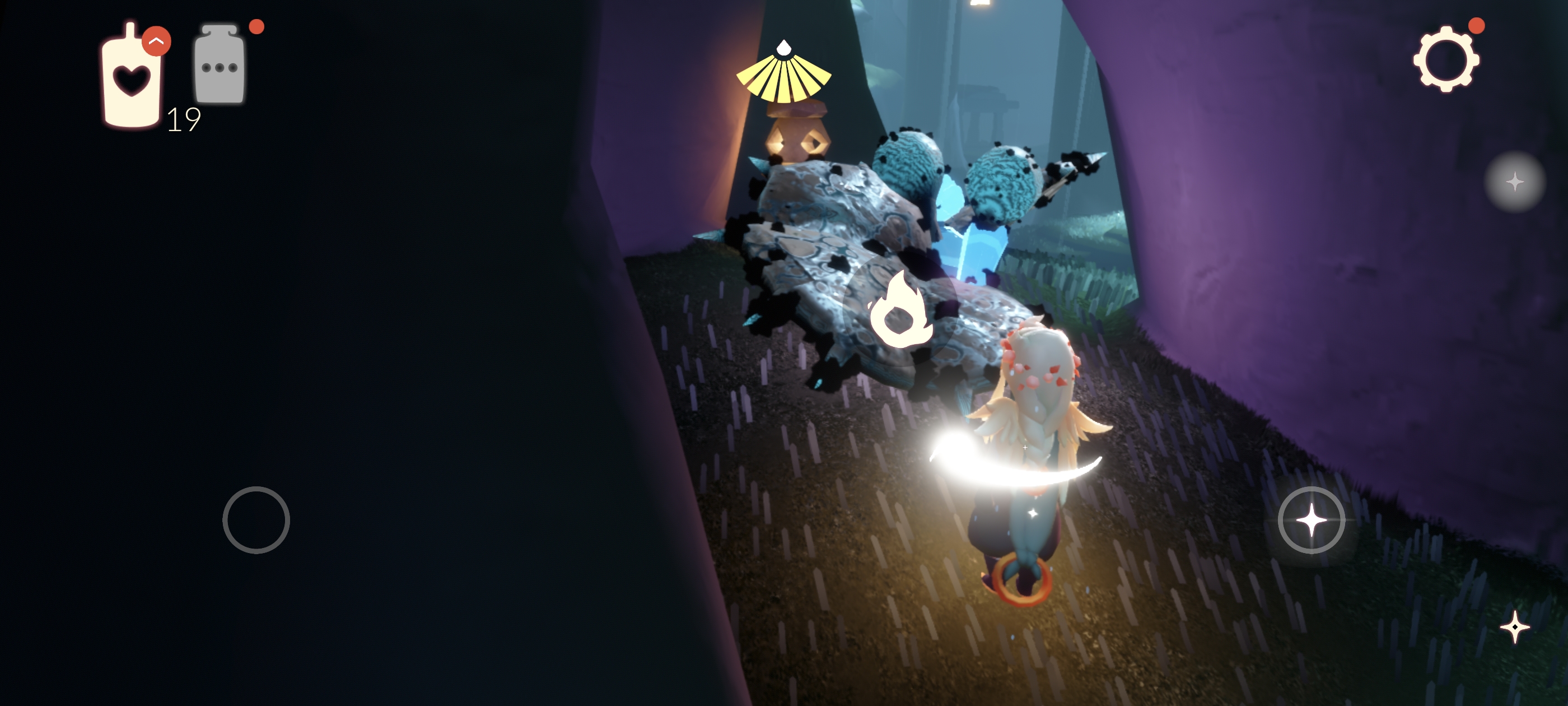Open the heart candle currency menu
This screenshot has width=1568, height=706.
(x=132, y=77)
